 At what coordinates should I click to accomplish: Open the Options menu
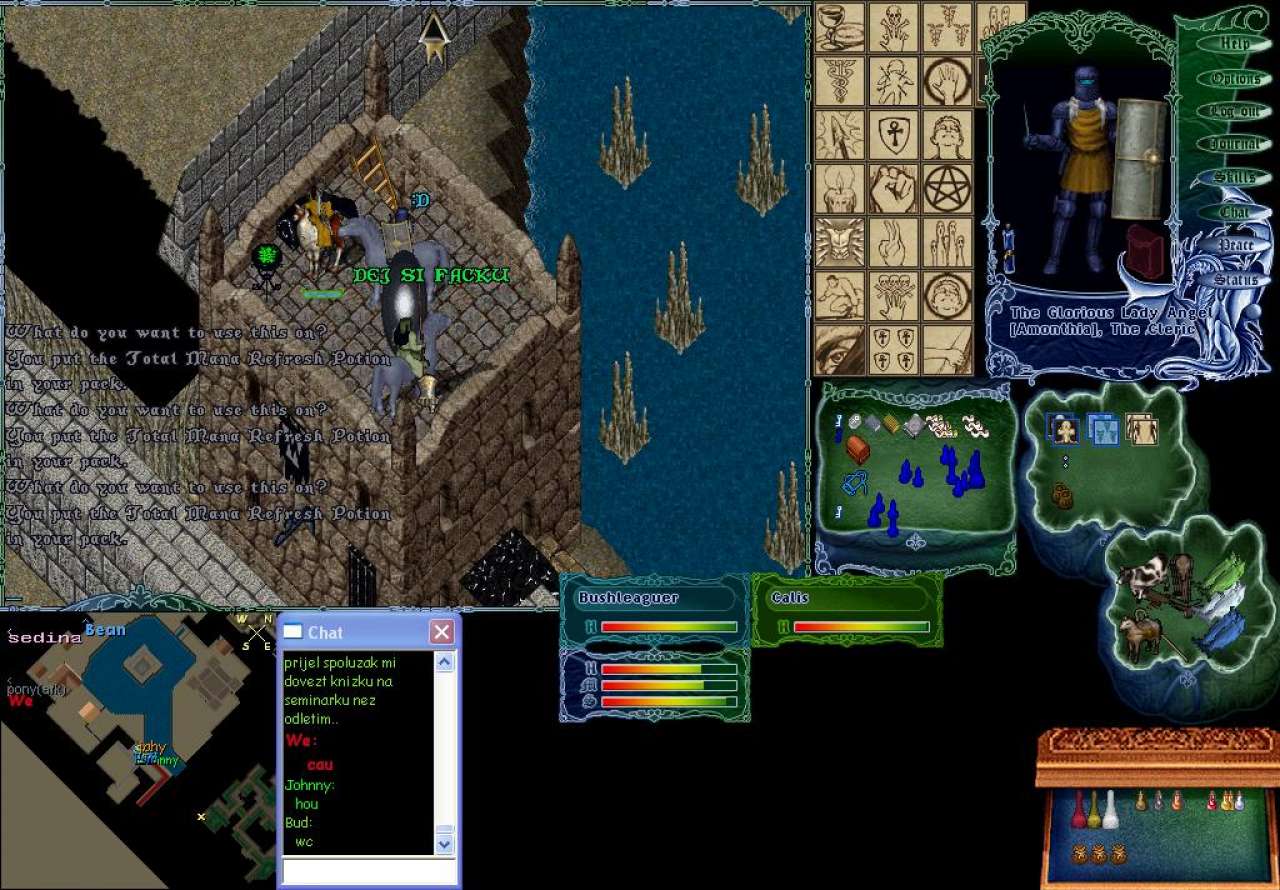click(1235, 78)
